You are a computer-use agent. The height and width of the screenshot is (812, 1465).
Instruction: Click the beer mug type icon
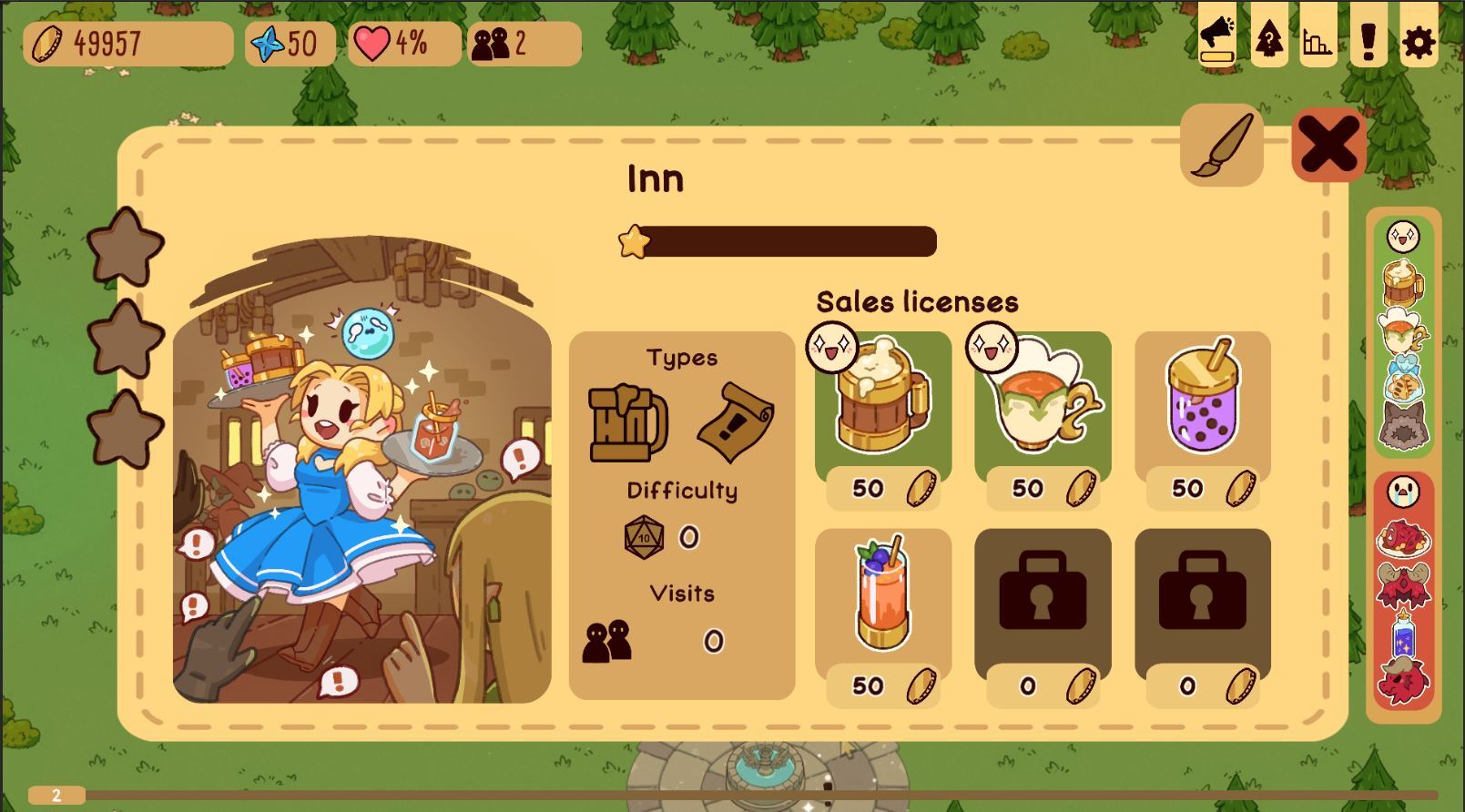pyautogui.click(x=626, y=422)
